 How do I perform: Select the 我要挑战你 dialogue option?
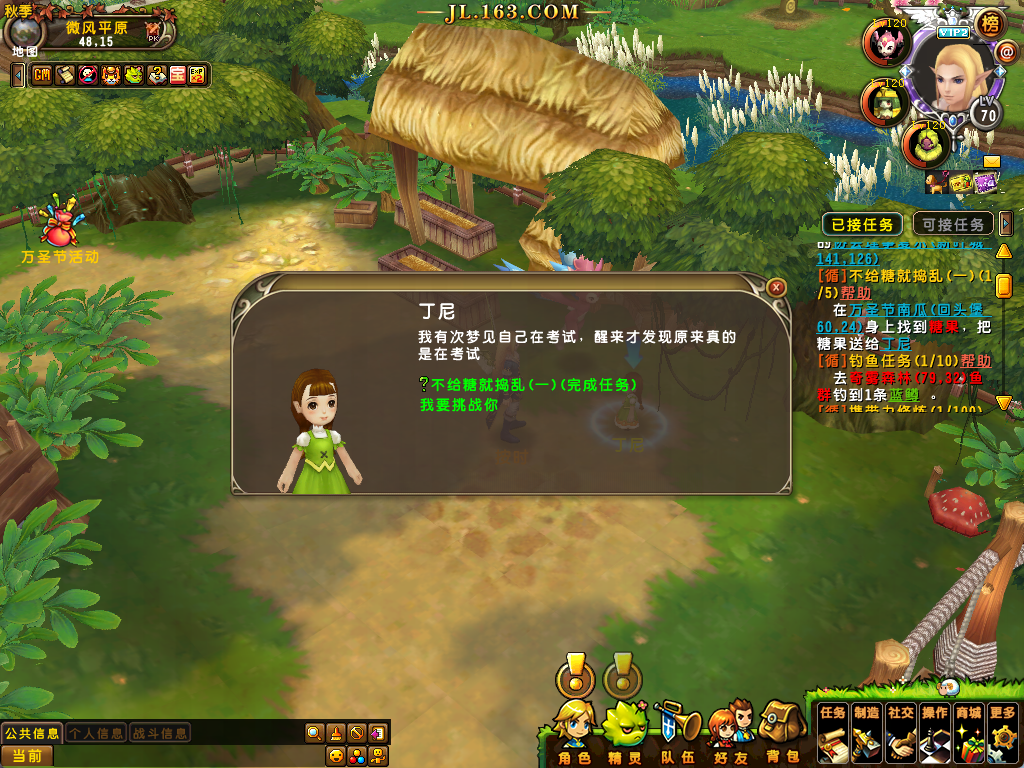[458, 405]
